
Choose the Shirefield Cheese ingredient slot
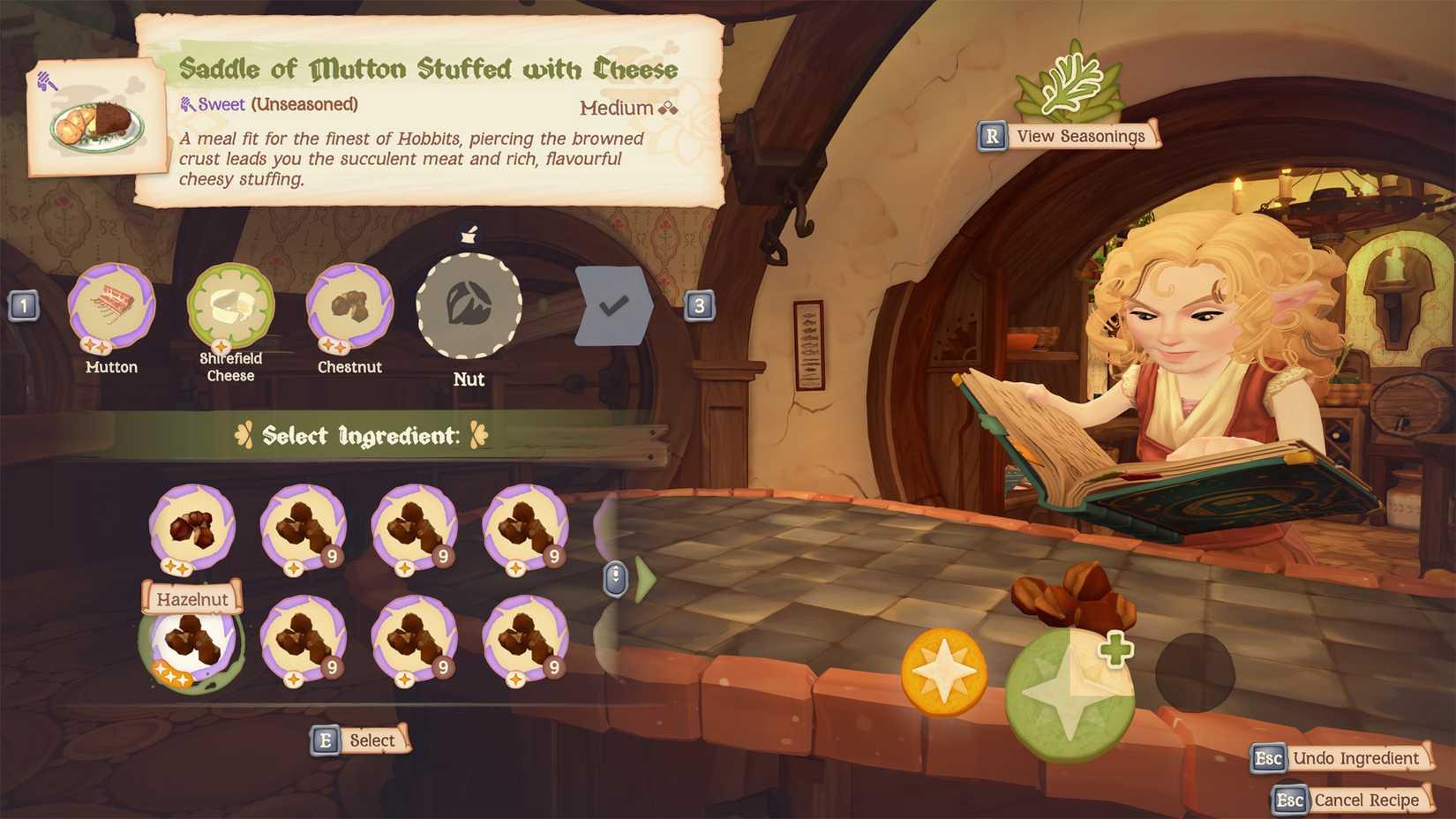230,307
